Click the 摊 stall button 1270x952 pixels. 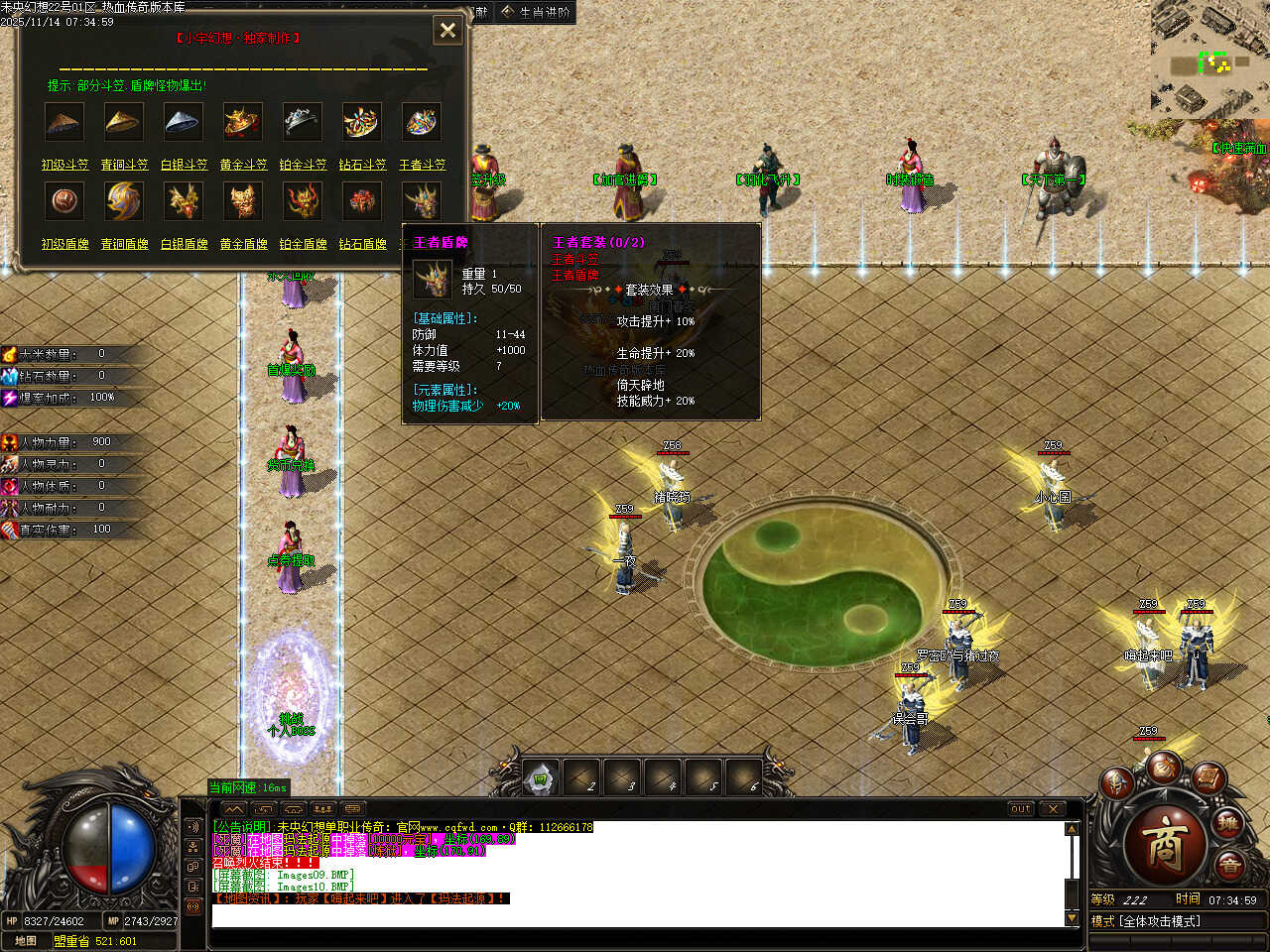[1229, 825]
